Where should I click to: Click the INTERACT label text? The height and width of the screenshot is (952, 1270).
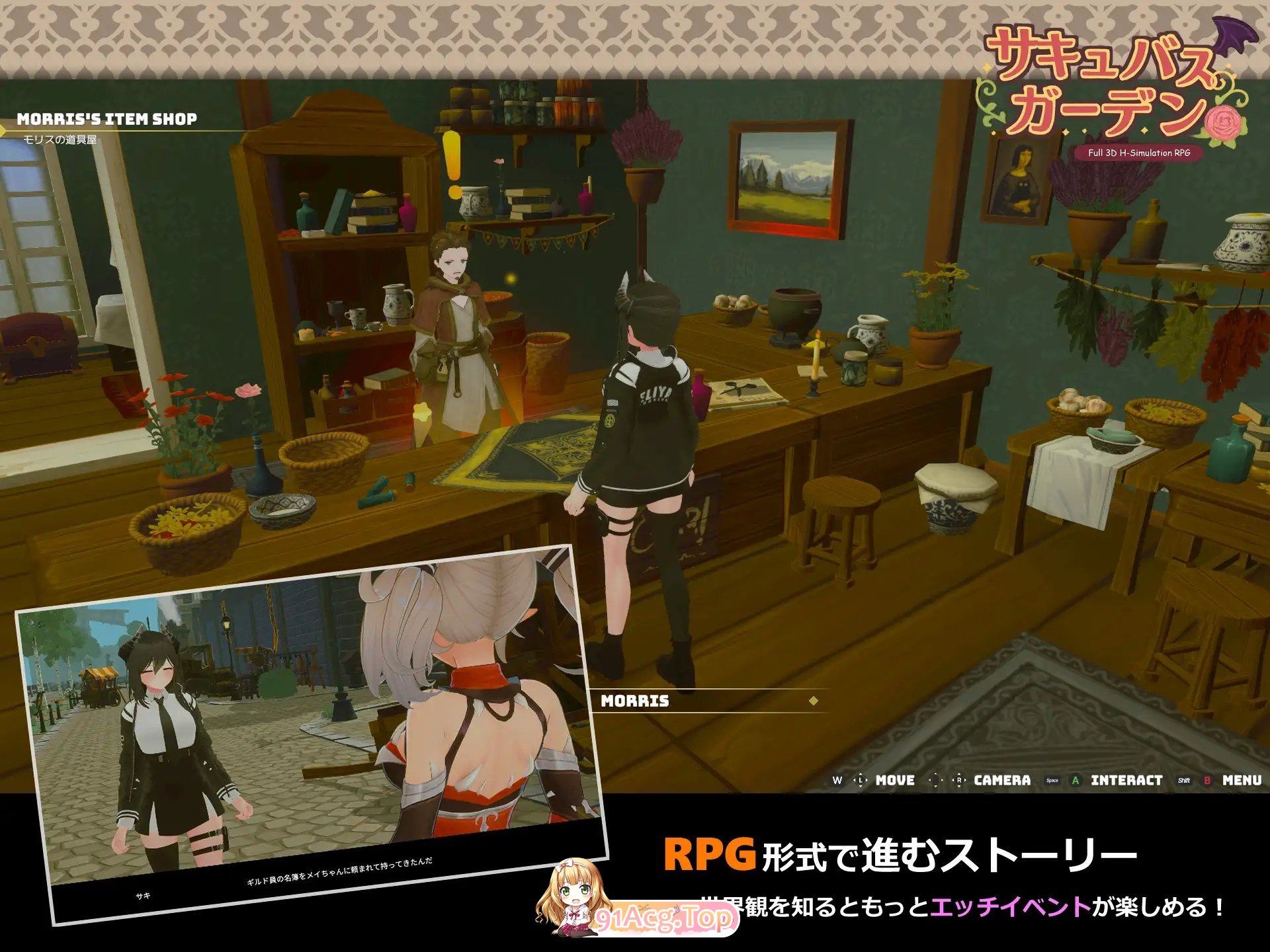coord(1126,780)
